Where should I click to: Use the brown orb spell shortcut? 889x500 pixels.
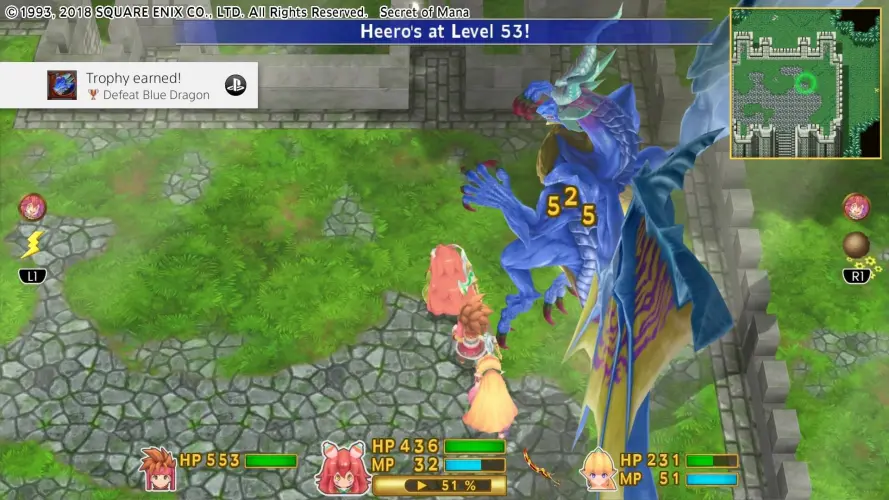point(856,245)
